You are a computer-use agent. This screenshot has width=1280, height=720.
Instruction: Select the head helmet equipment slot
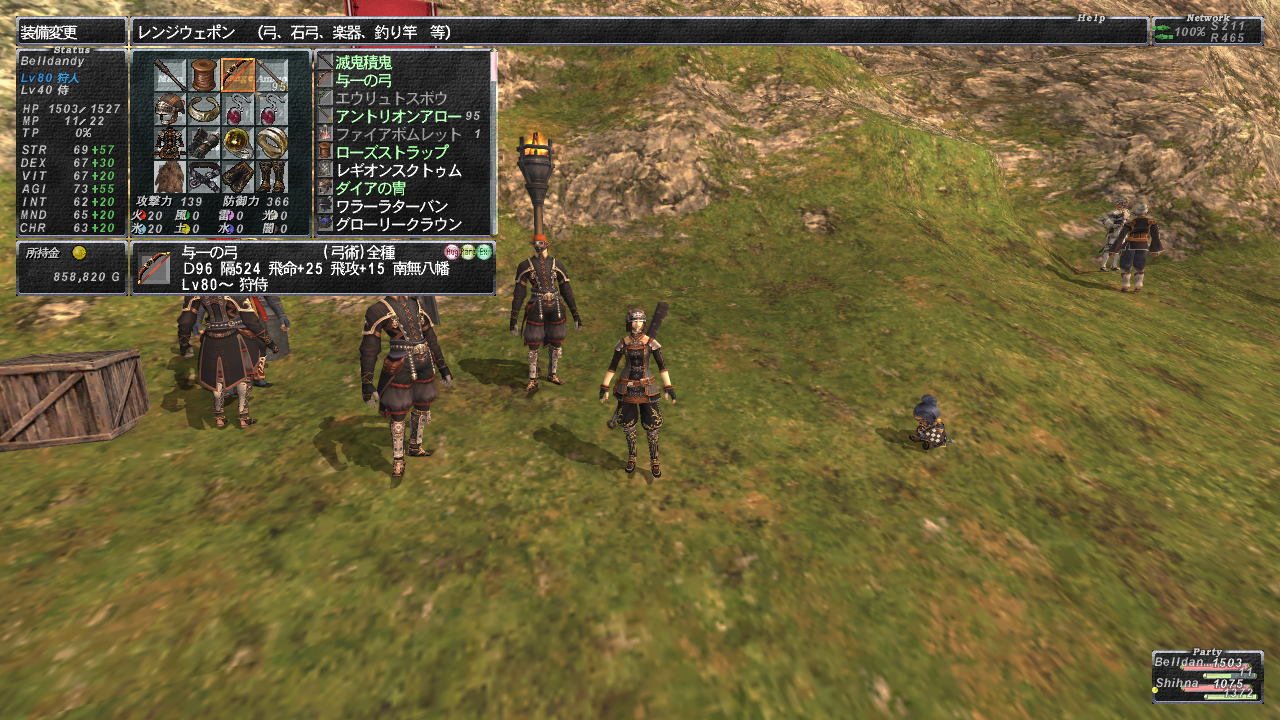pyautogui.click(x=170, y=109)
